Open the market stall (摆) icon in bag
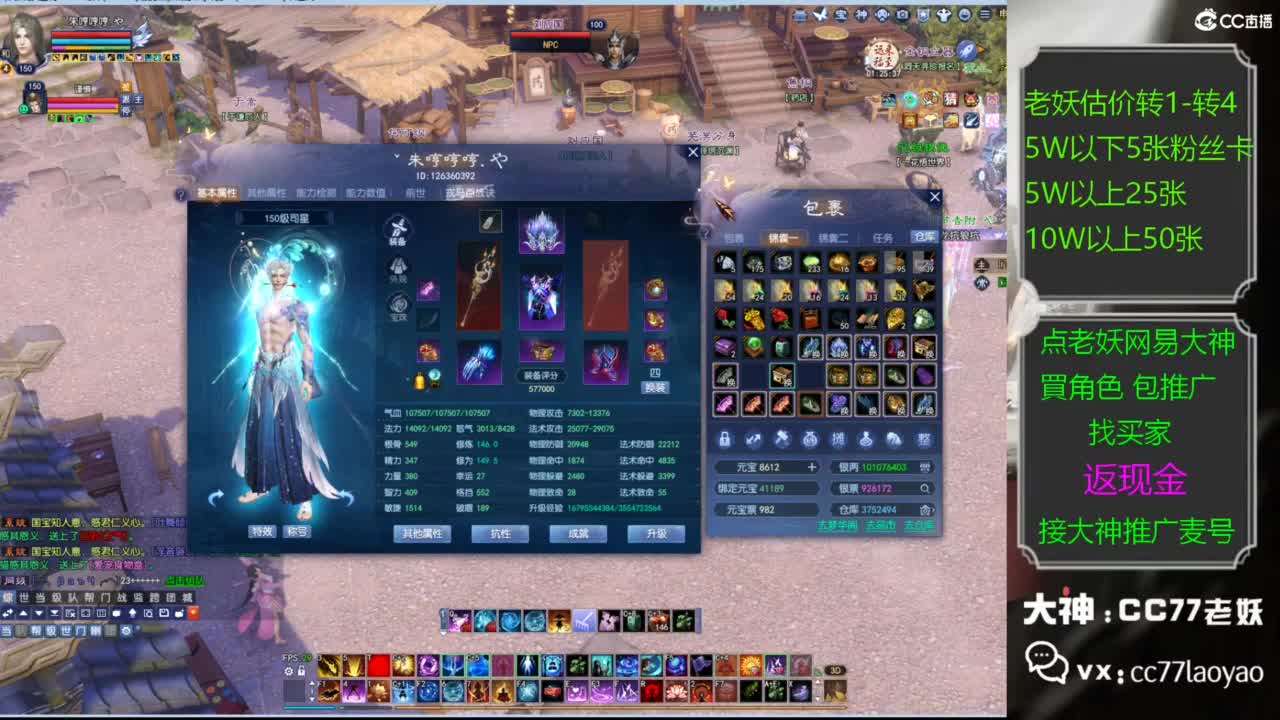Image resolution: width=1280 pixels, height=720 pixels. [840, 439]
